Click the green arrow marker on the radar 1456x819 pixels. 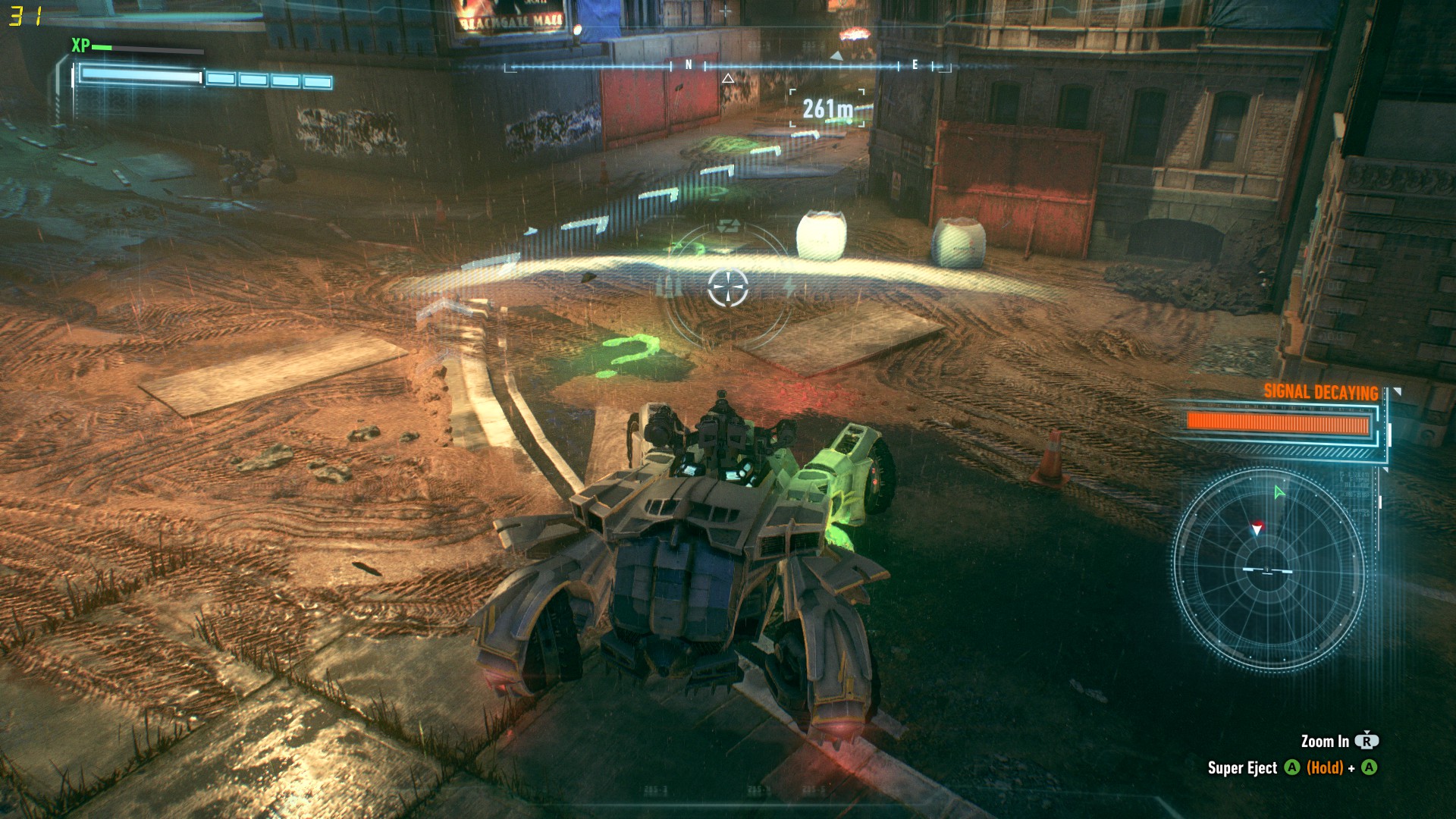point(1279,493)
